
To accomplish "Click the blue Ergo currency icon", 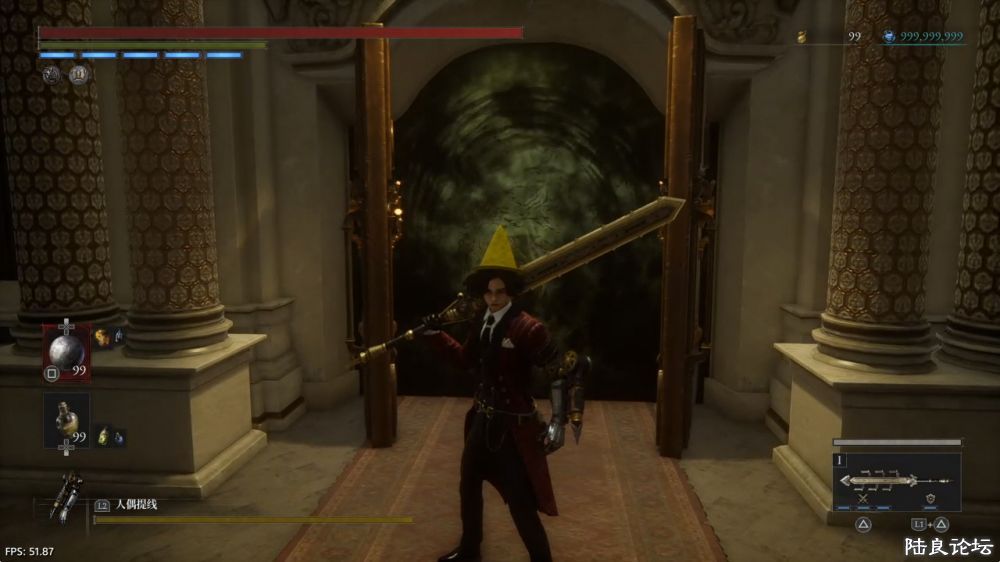I will click(x=888, y=37).
